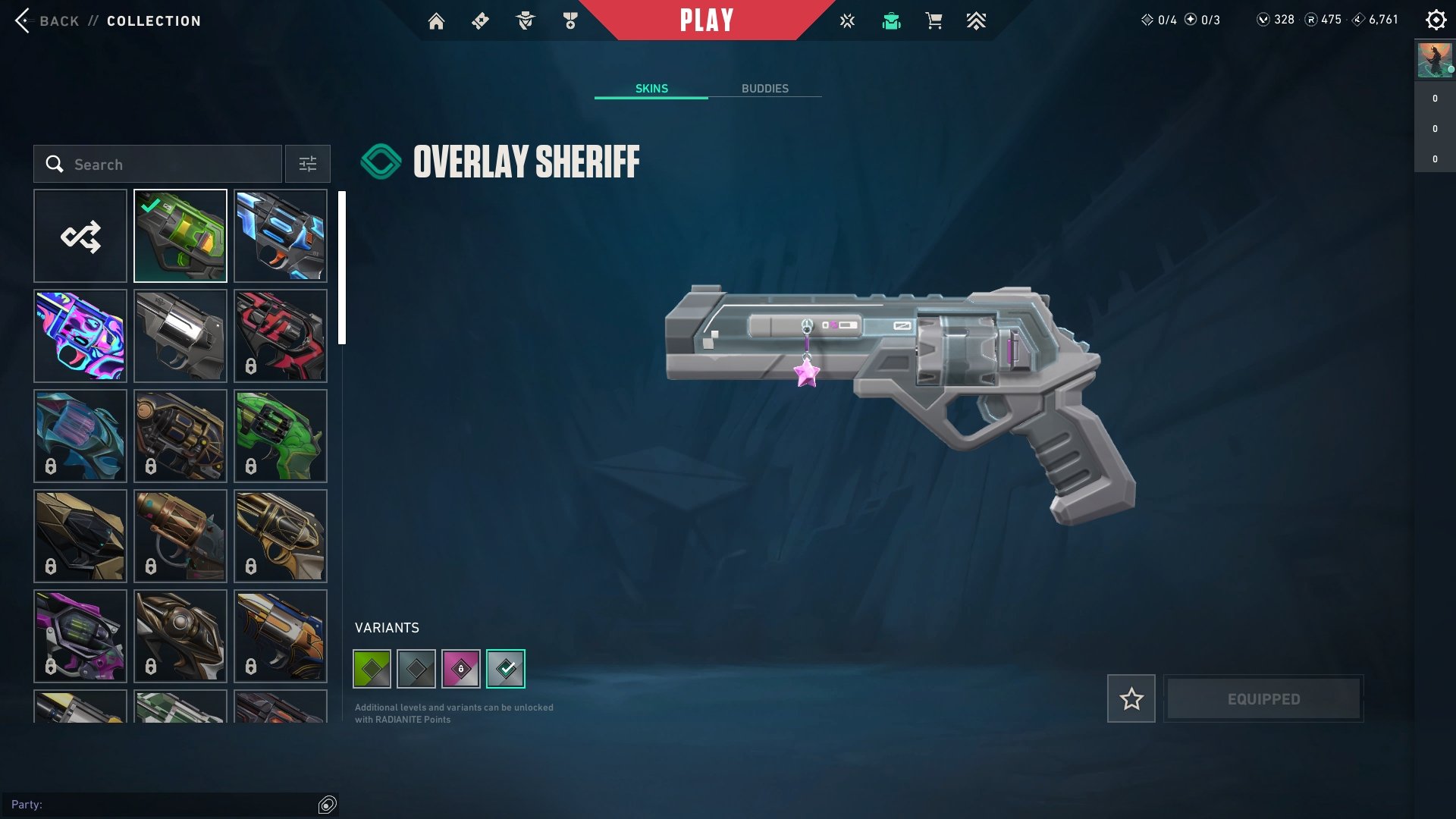Open Premier via chevron arrows icon

click(x=976, y=20)
